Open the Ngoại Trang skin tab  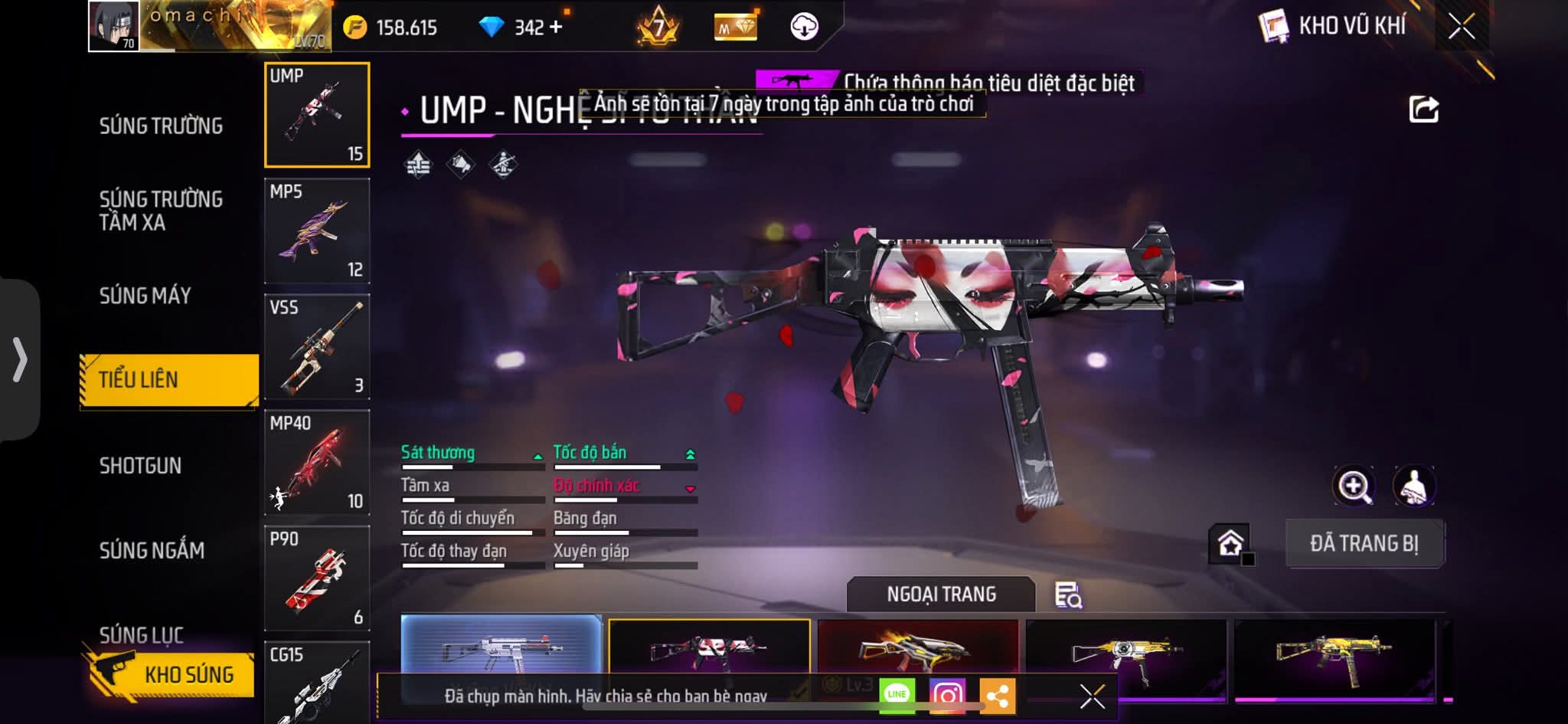(x=941, y=594)
